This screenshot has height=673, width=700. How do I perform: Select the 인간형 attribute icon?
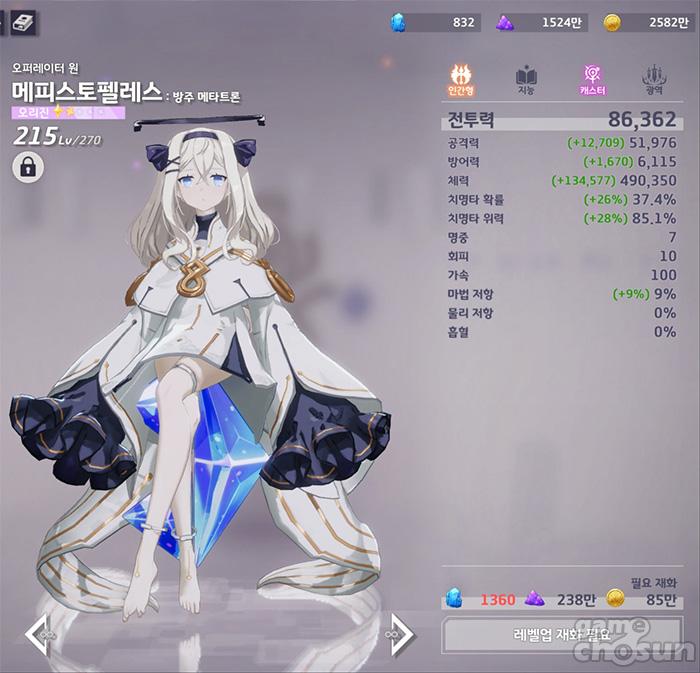(x=463, y=78)
